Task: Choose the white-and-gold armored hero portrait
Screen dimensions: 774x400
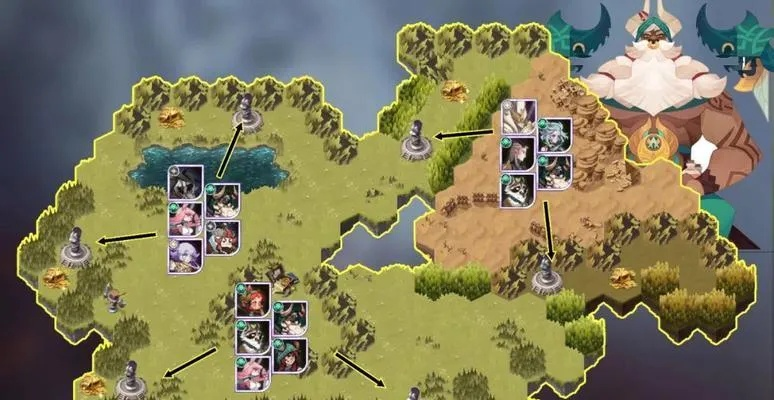Action: coord(518,118)
